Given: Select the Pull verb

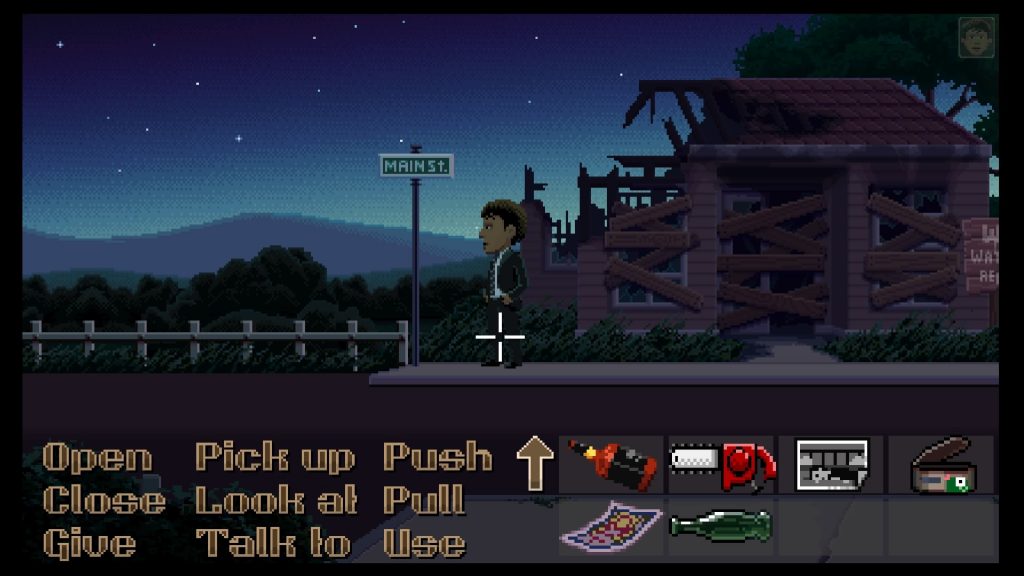Looking at the screenshot, I should pyautogui.click(x=423, y=500).
